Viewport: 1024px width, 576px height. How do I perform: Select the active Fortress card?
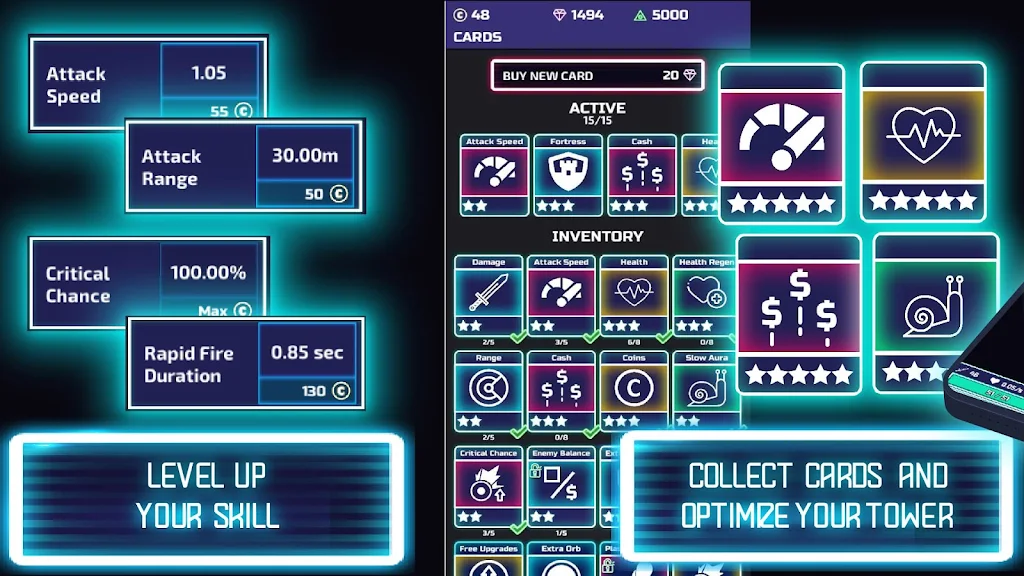(x=568, y=176)
